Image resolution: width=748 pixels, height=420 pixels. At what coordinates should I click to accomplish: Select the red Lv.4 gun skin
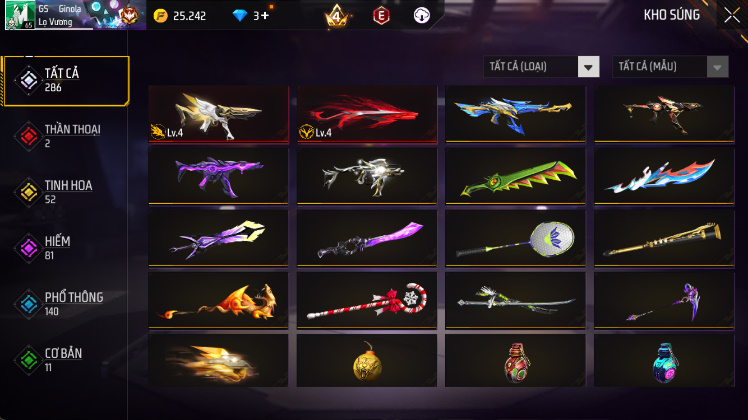point(367,114)
